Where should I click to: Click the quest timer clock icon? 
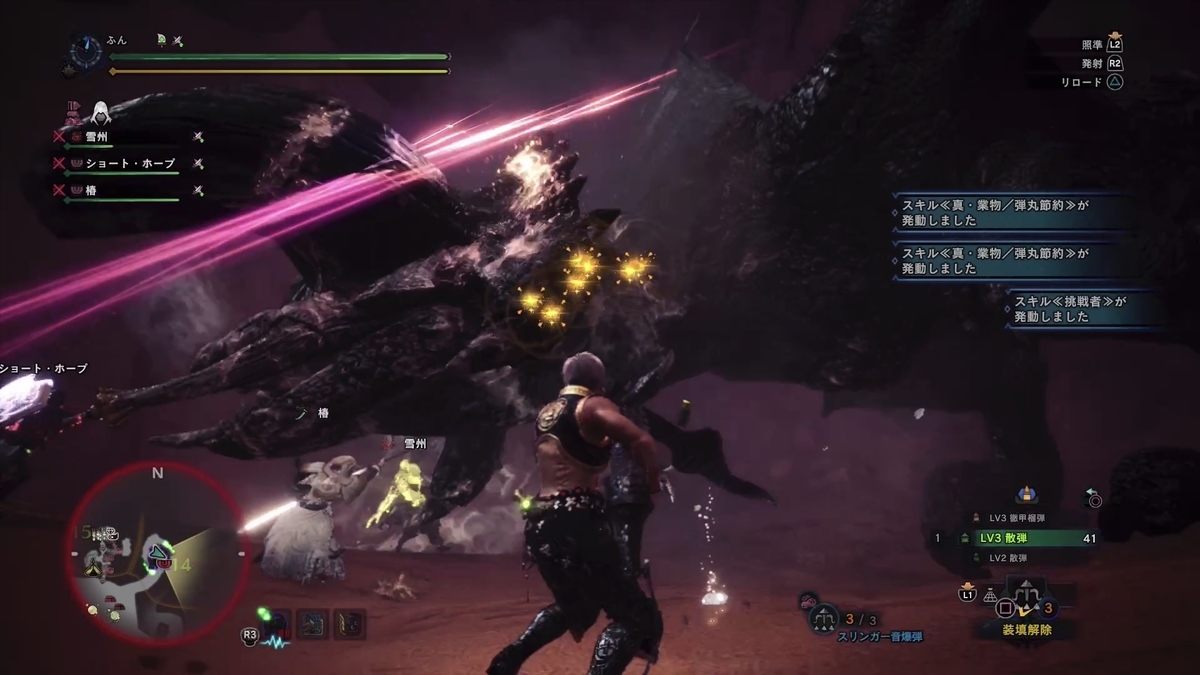pos(86,53)
